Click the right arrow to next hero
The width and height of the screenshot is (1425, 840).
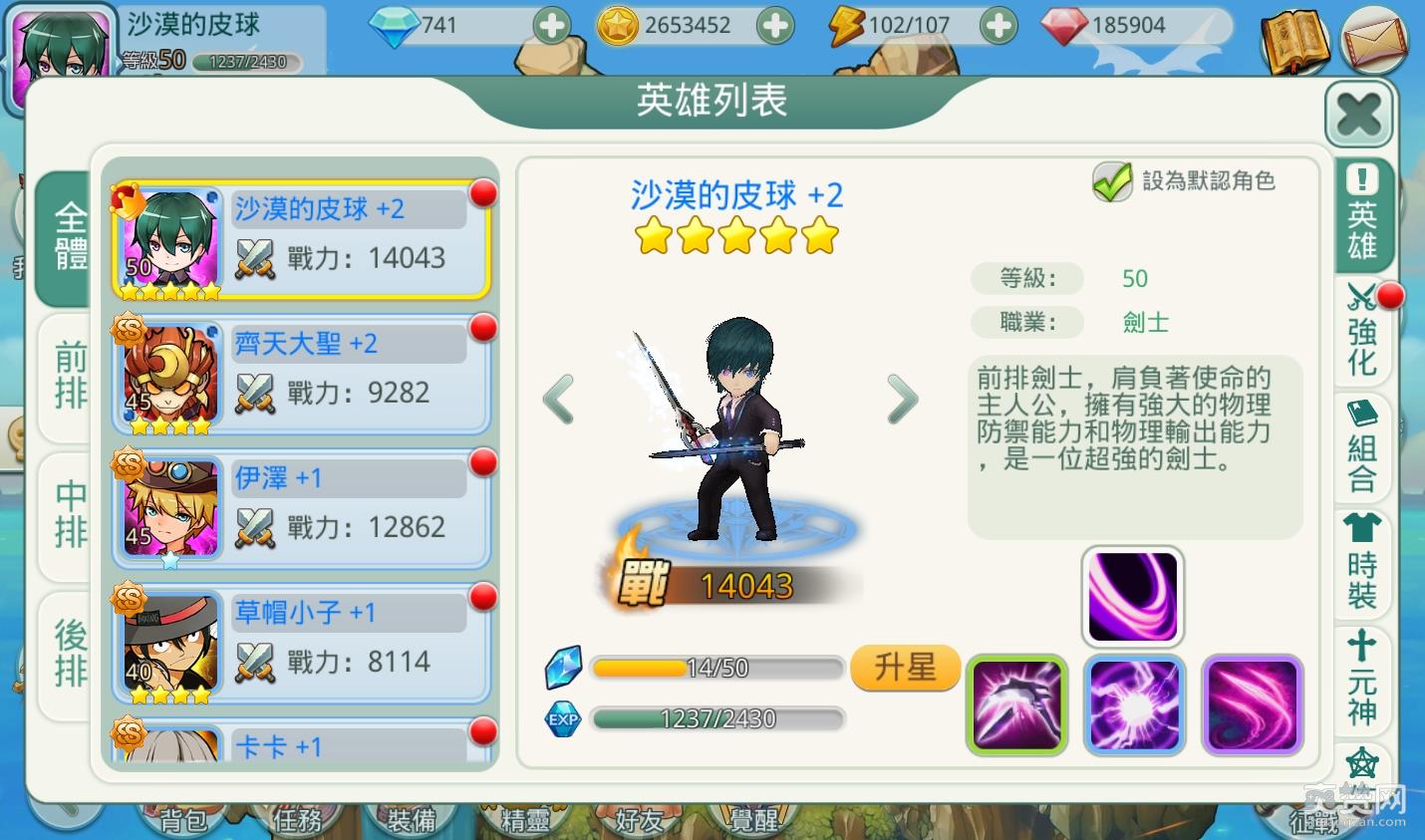coord(902,399)
